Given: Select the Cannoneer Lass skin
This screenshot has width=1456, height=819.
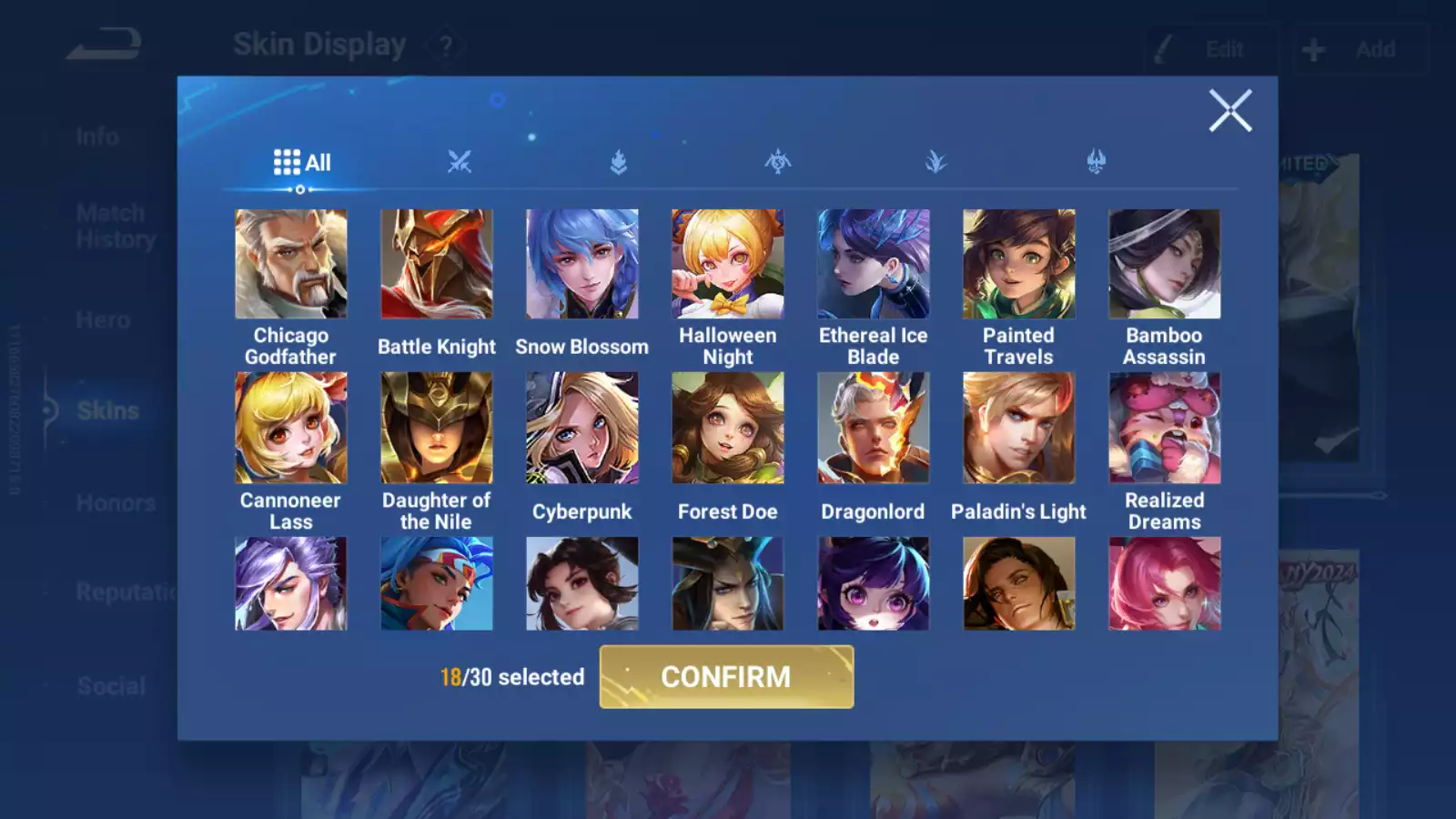Looking at the screenshot, I should pyautogui.click(x=291, y=428).
